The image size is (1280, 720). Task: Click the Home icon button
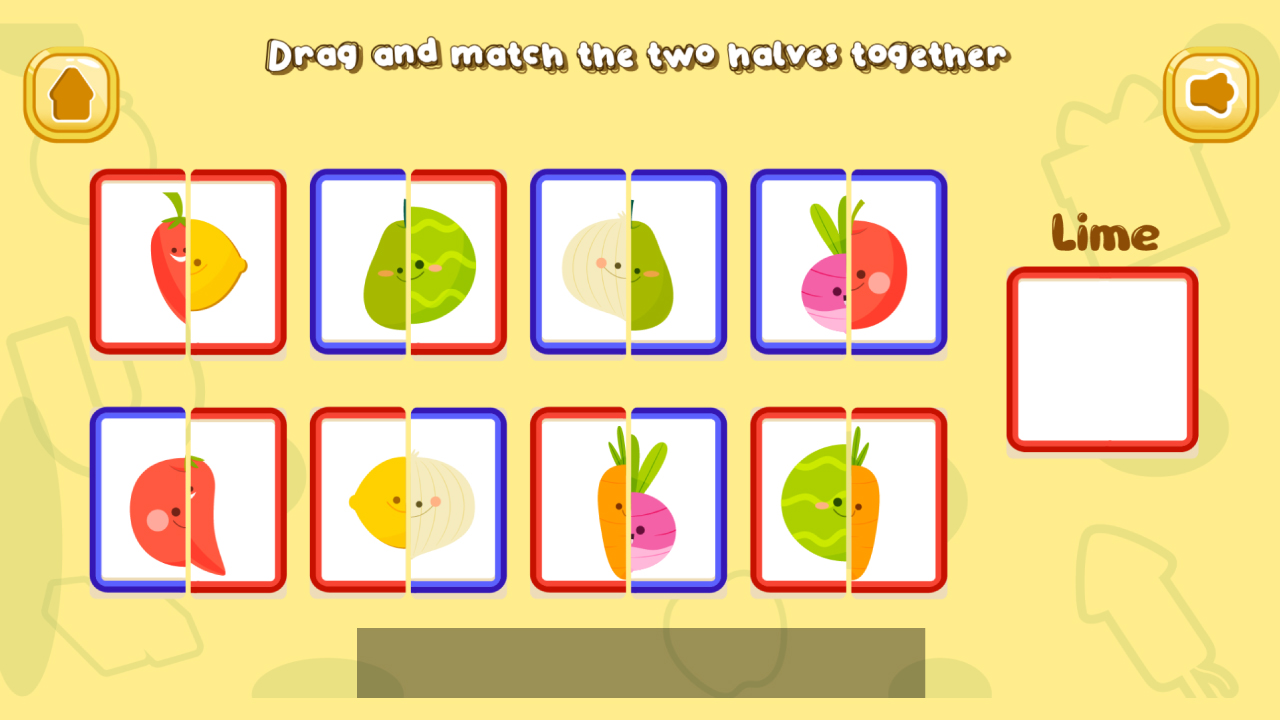tap(69, 91)
